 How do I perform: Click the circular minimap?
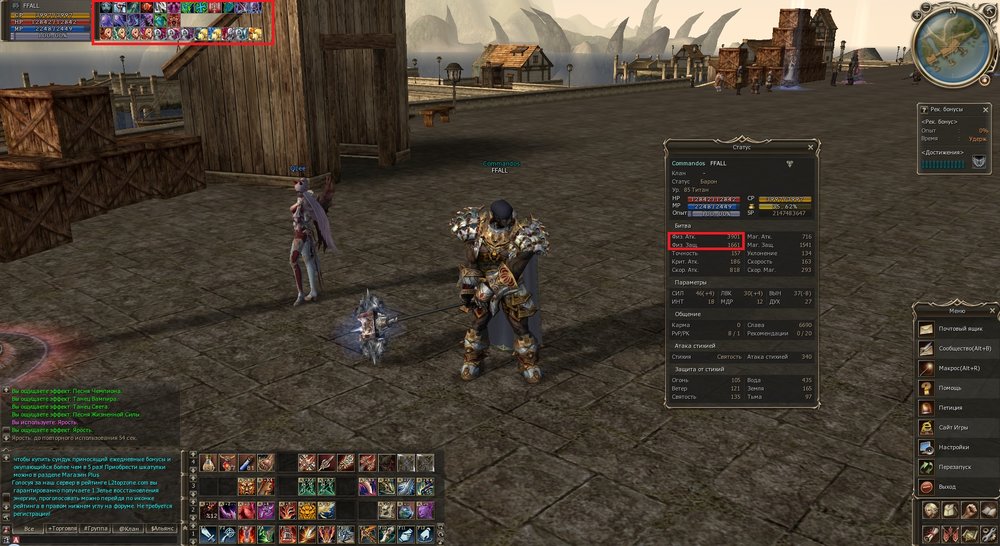click(953, 42)
